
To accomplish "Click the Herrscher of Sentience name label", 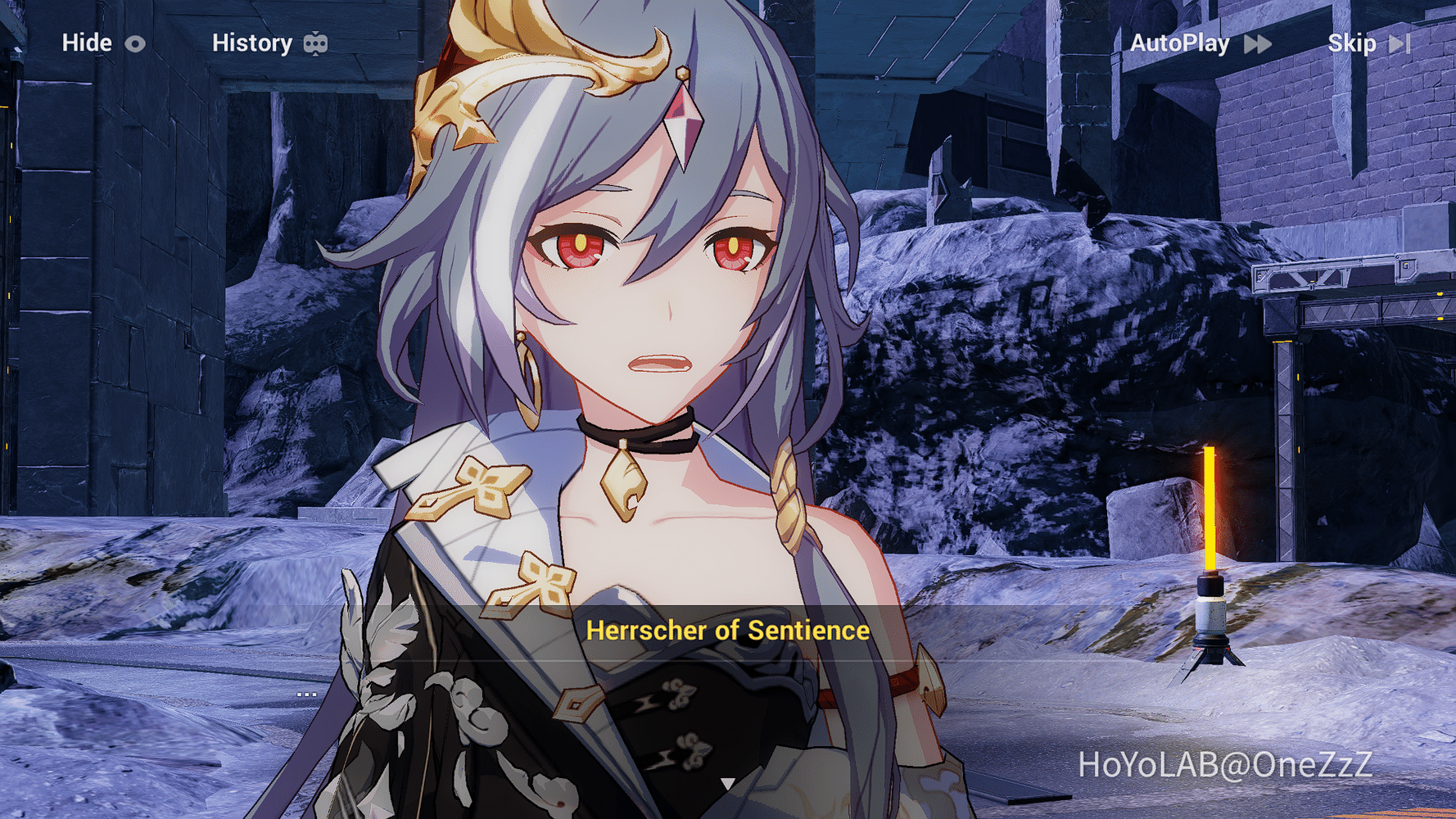I will tap(728, 630).
